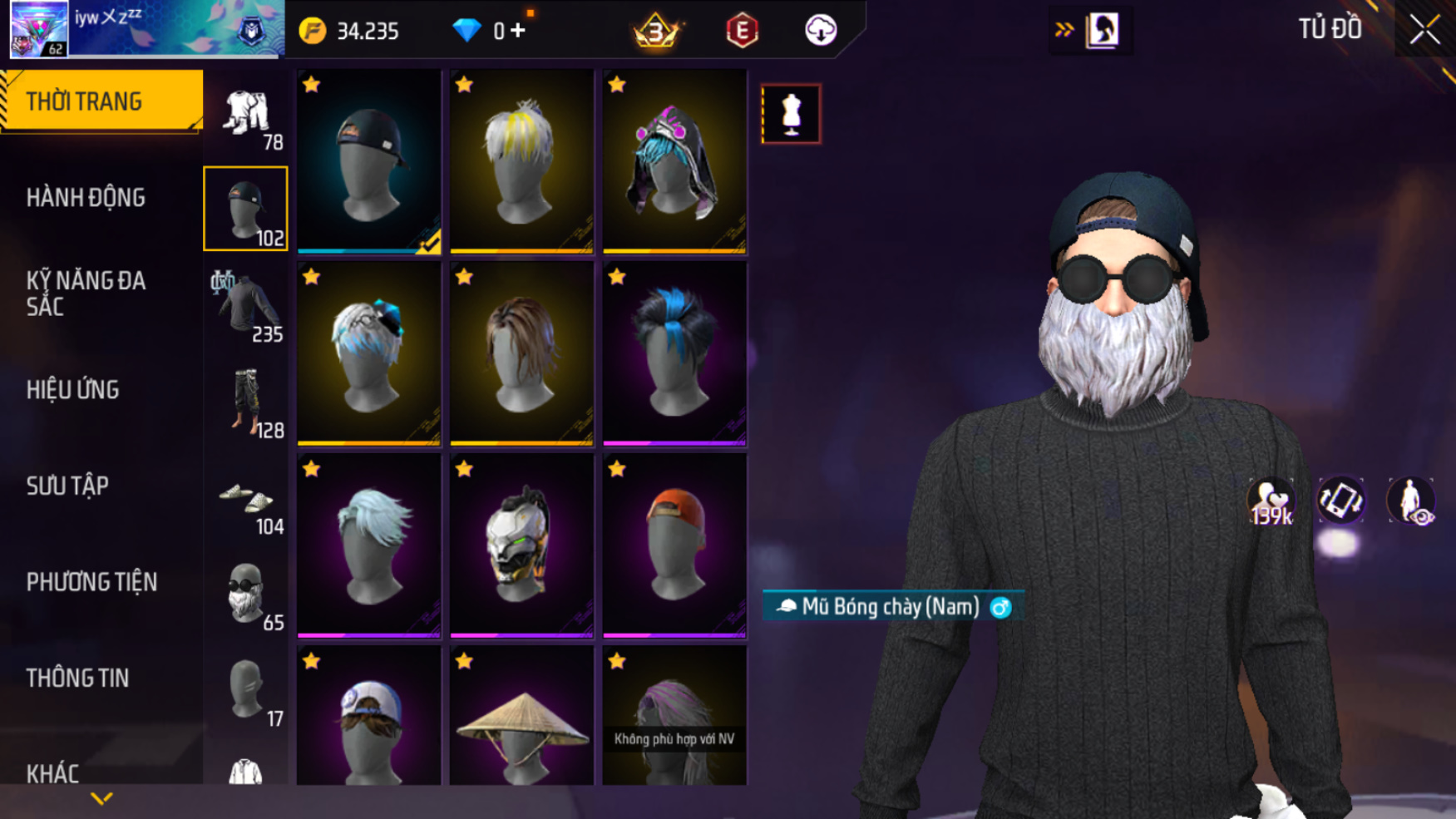
Task: Add diamonds with the plus button
Action: (x=518, y=31)
